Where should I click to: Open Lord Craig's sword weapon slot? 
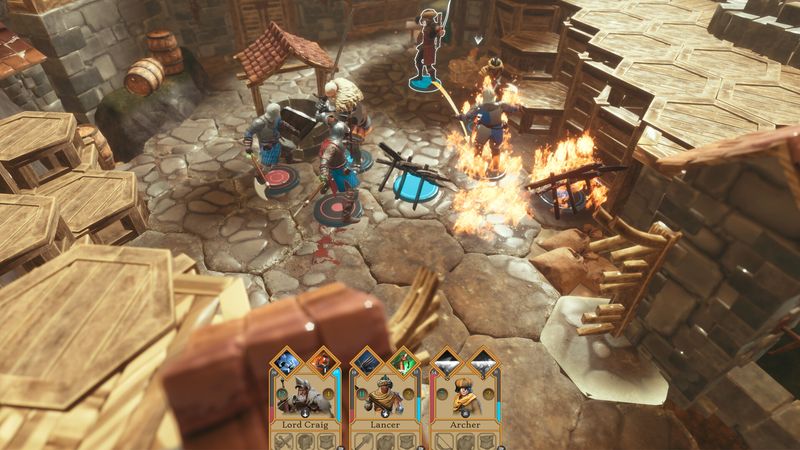pyautogui.click(x=282, y=441)
